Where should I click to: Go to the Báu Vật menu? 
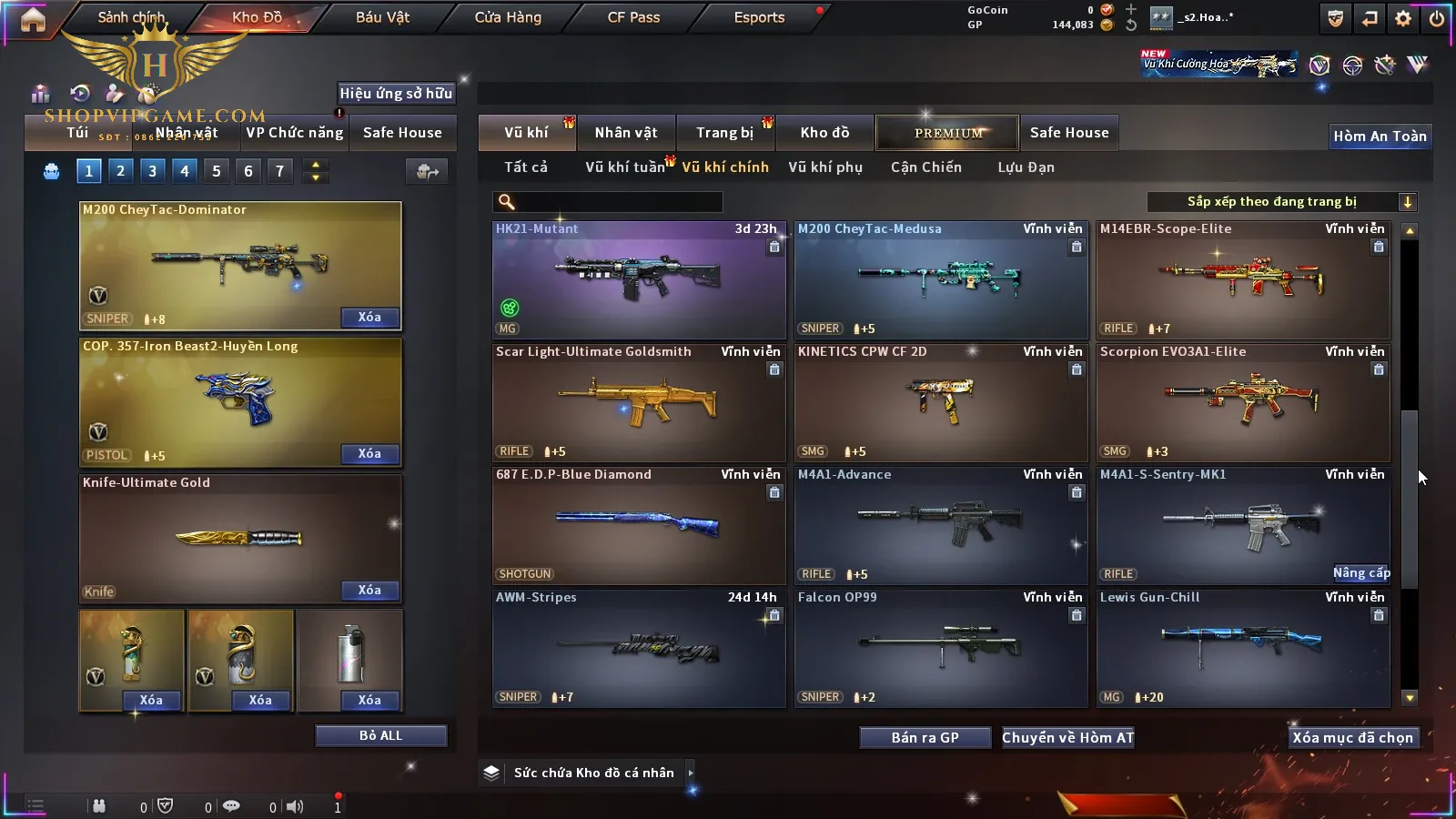[382, 17]
